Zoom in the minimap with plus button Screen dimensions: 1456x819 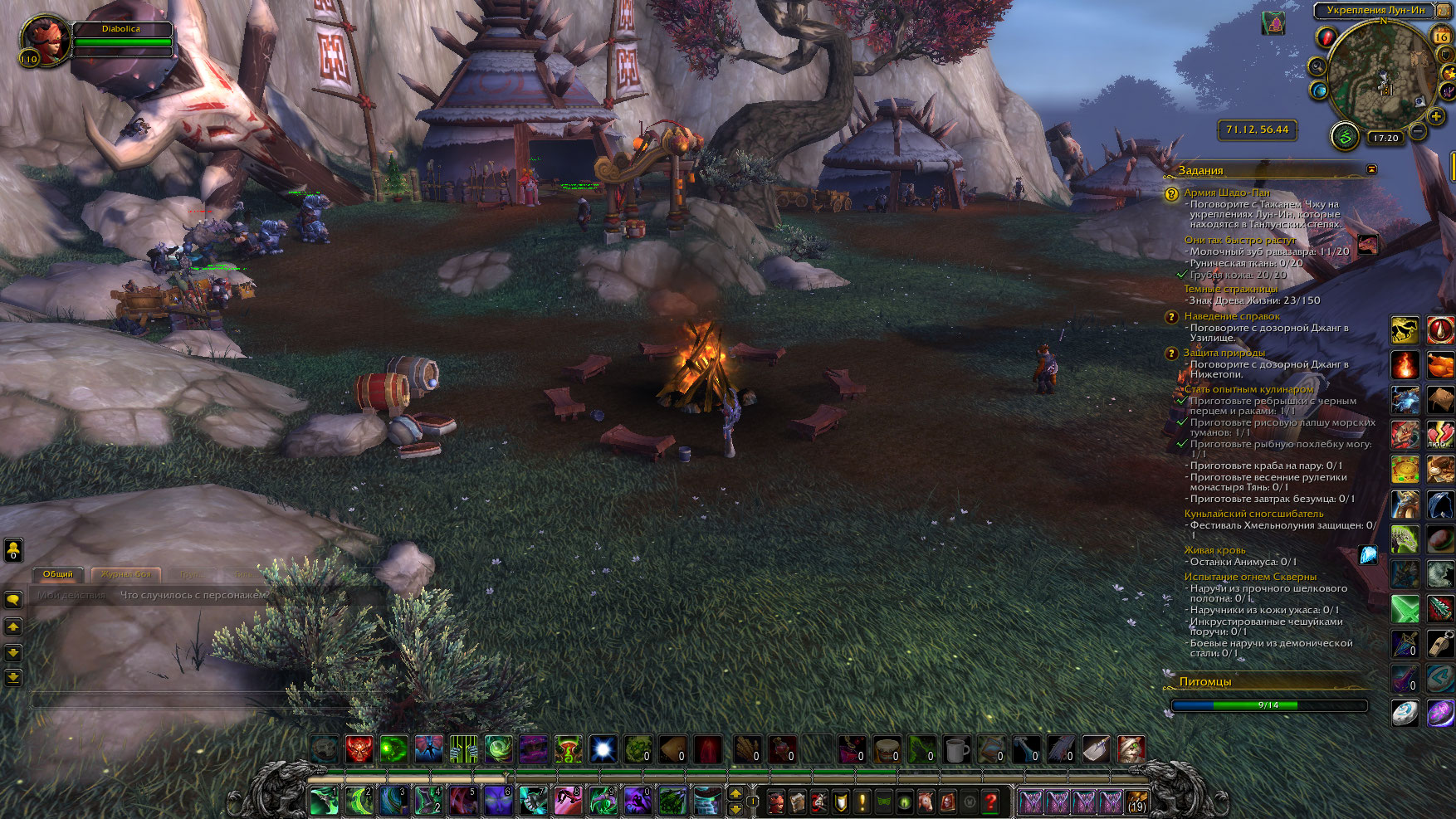tap(1436, 117)
